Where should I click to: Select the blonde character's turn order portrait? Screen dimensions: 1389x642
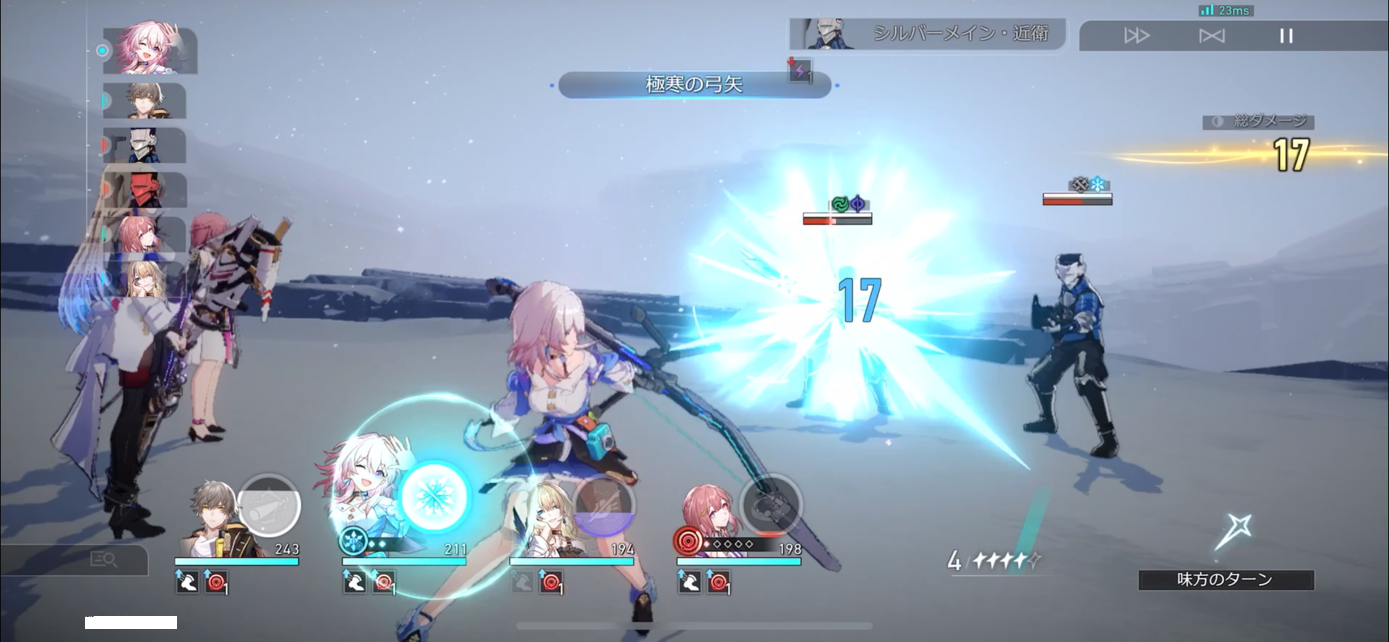(150, 278)
